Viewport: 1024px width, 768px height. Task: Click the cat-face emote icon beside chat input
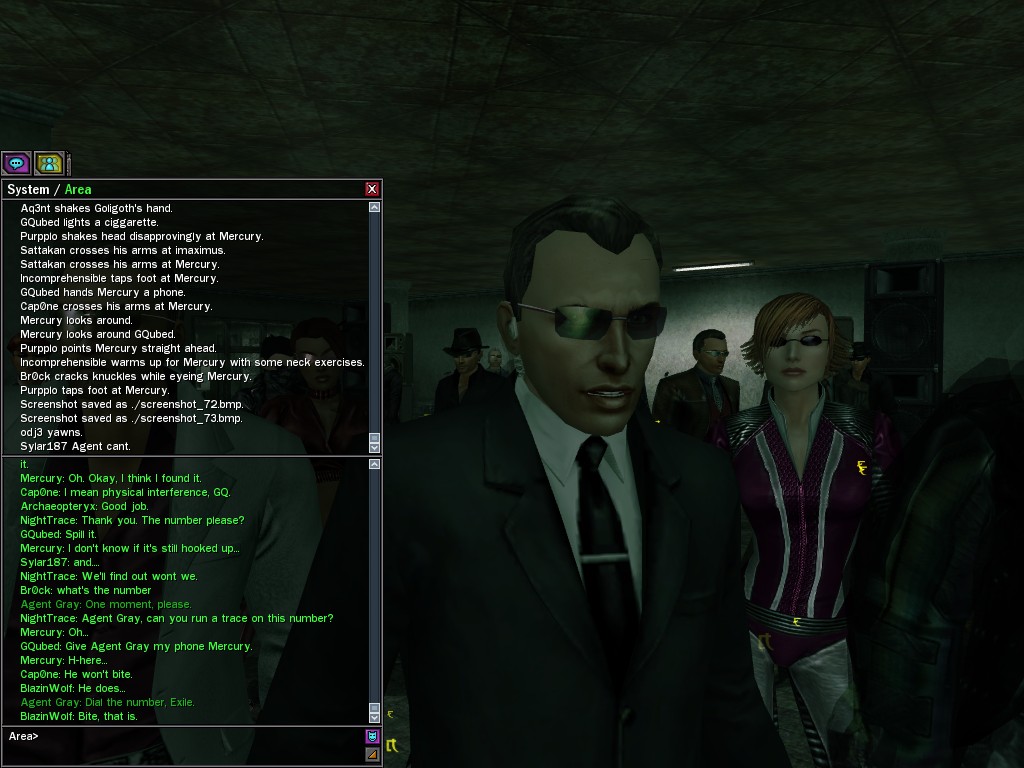(373, 736)
